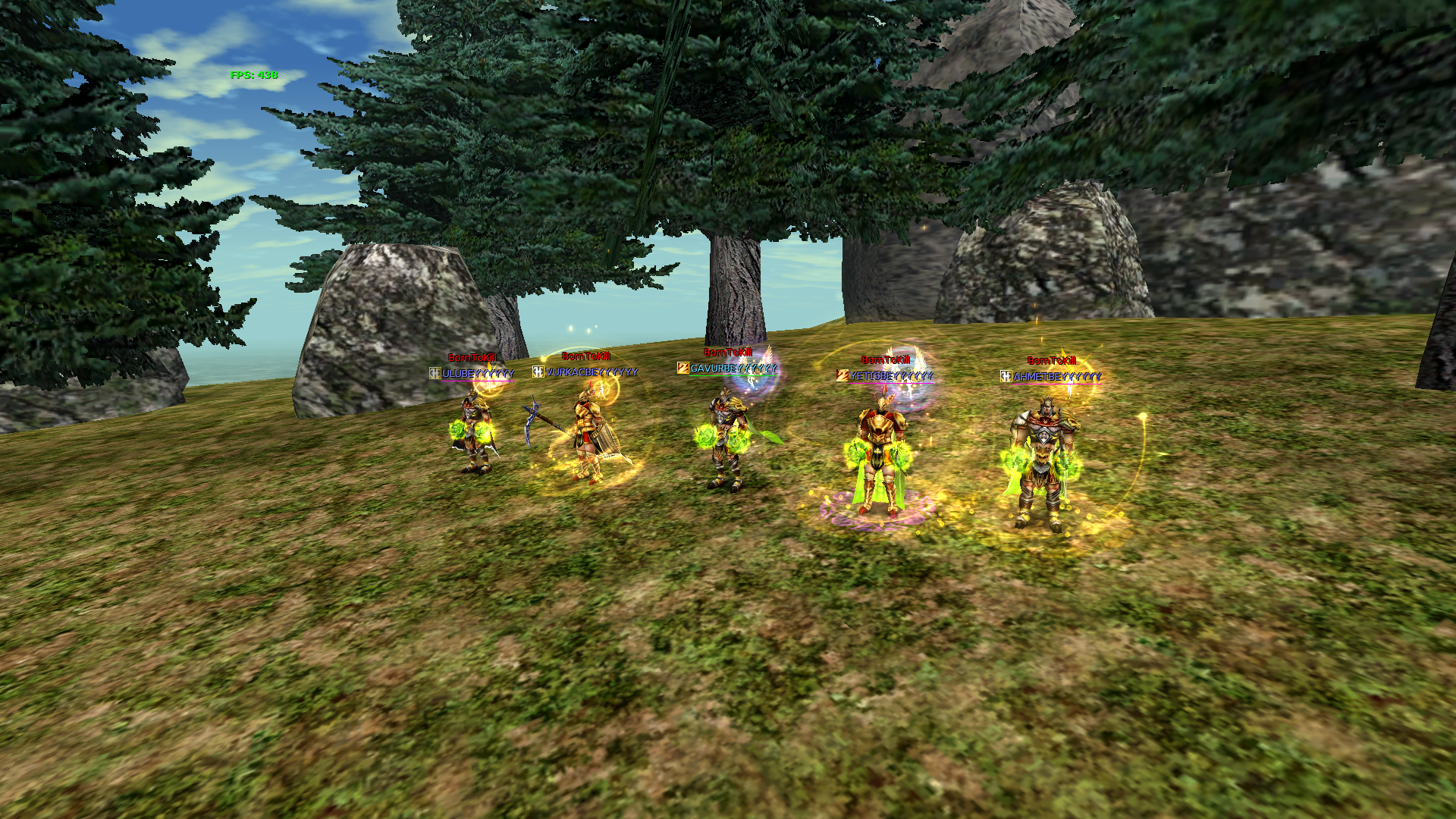Select the ULUBEY player nameplate

point(478,374)
